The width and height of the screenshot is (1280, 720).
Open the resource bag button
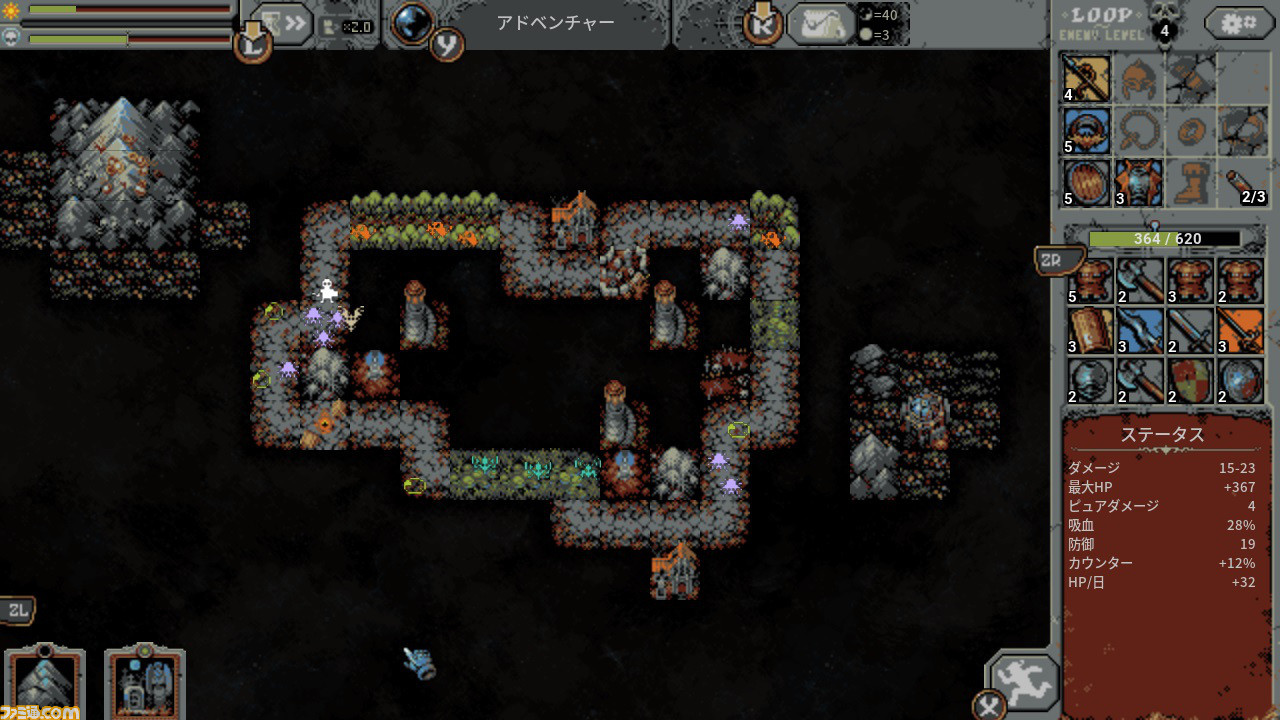(x=818, y=24)
